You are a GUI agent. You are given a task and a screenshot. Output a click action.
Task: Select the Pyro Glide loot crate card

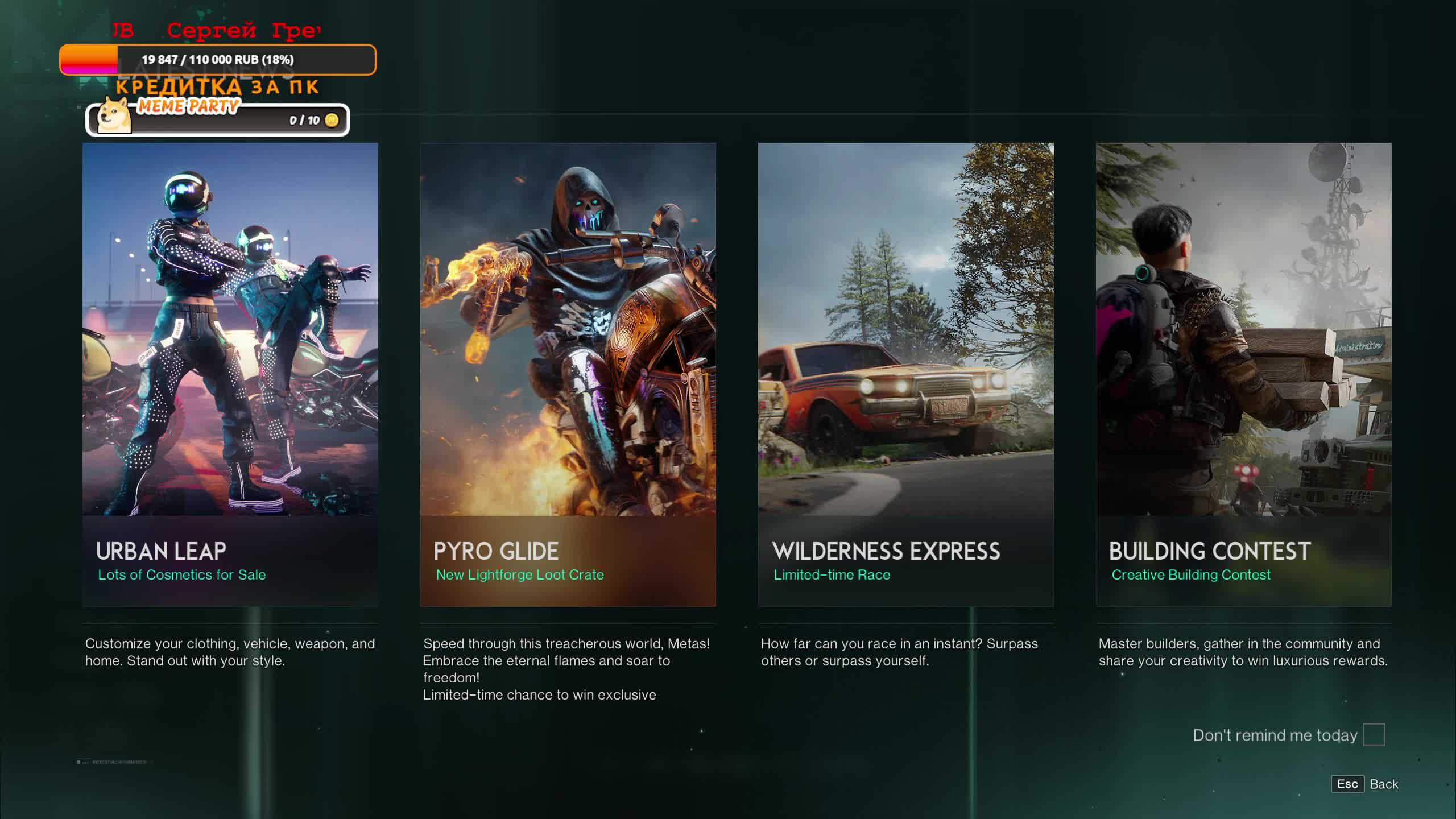(568, 374)
